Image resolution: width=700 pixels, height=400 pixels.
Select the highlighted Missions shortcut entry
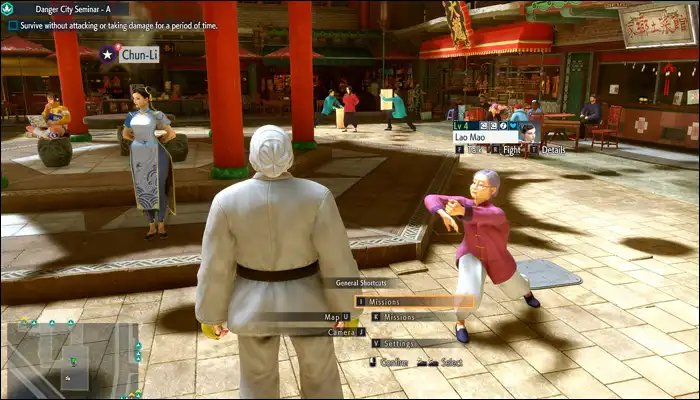414,301
